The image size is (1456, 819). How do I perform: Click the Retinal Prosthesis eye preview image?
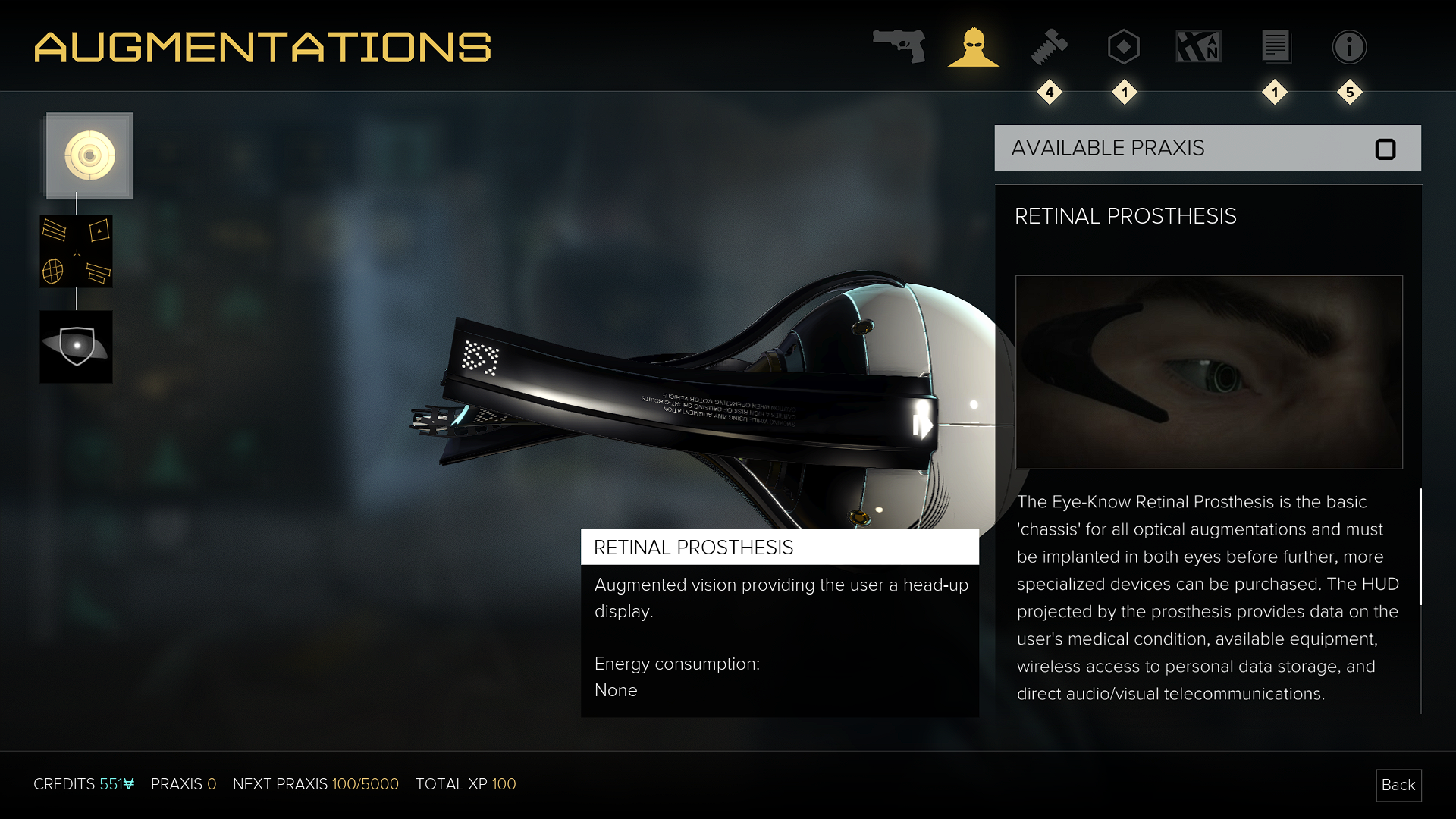pyautogui.click(x=1209, y=372)
